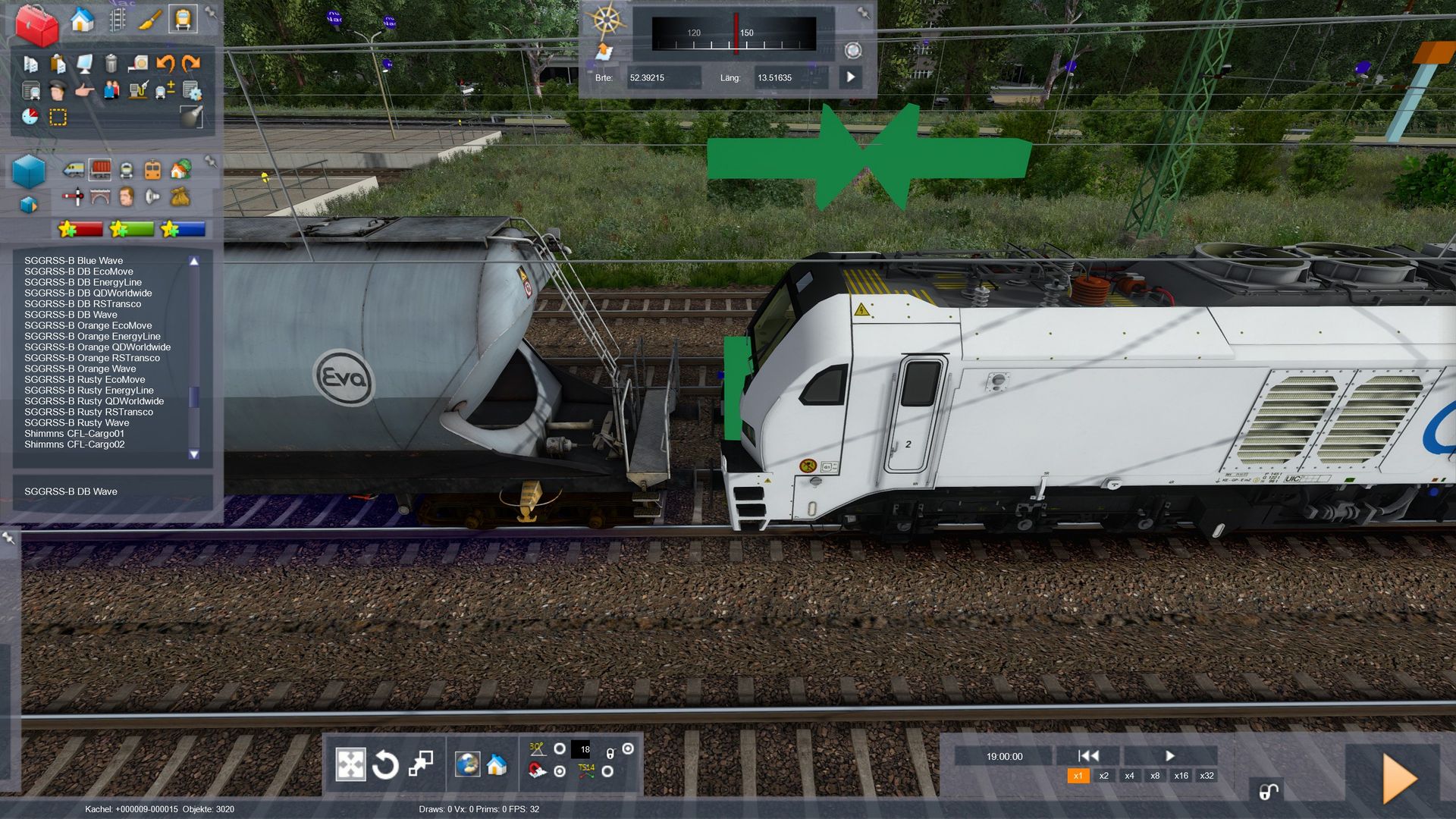Click the undo arrow icon

[165, 64]
